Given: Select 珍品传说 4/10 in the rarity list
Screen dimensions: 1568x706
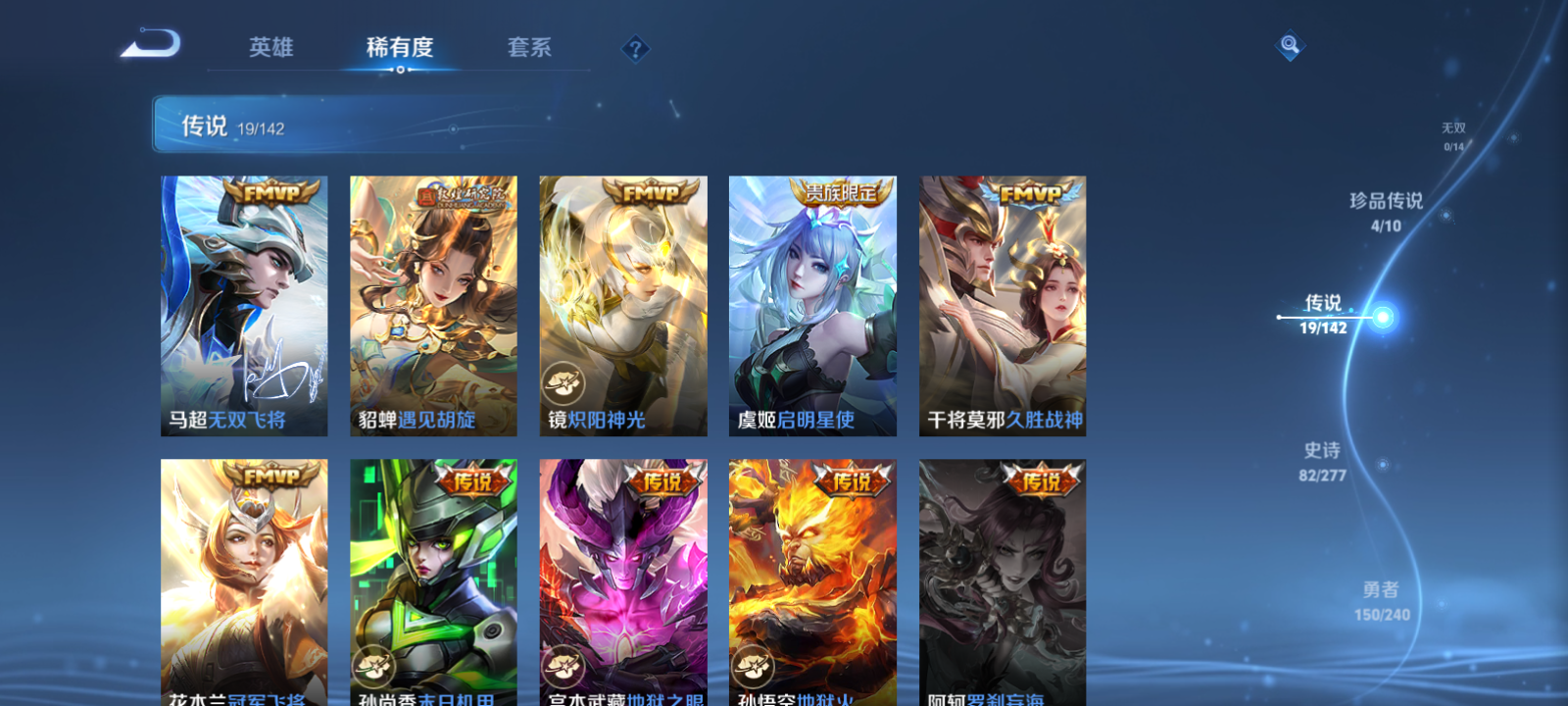Looking at the screenshot, I should tap(1388, 209).
